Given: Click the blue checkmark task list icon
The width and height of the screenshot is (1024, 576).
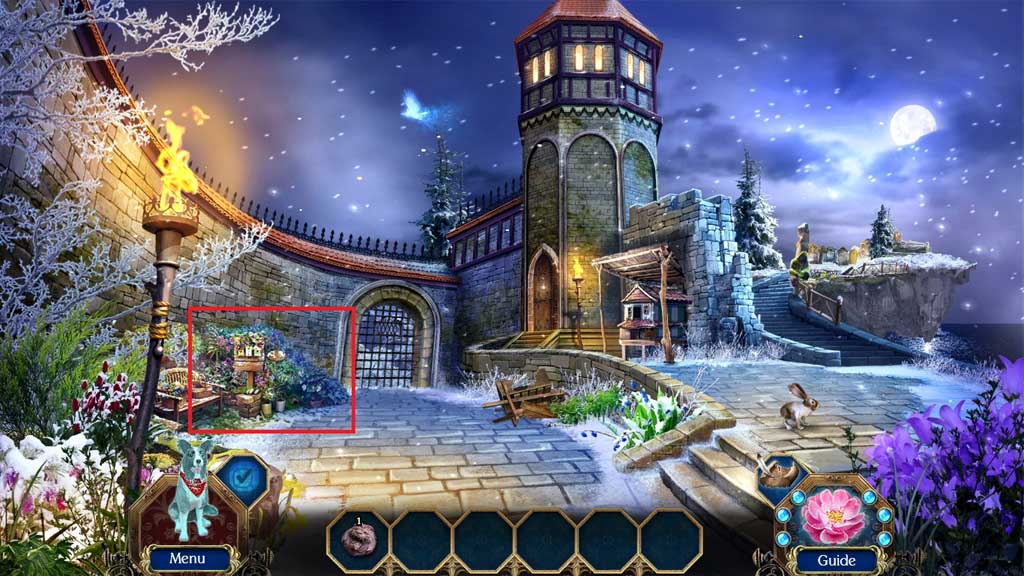Looking at the screenshot, I should [239, 479].
